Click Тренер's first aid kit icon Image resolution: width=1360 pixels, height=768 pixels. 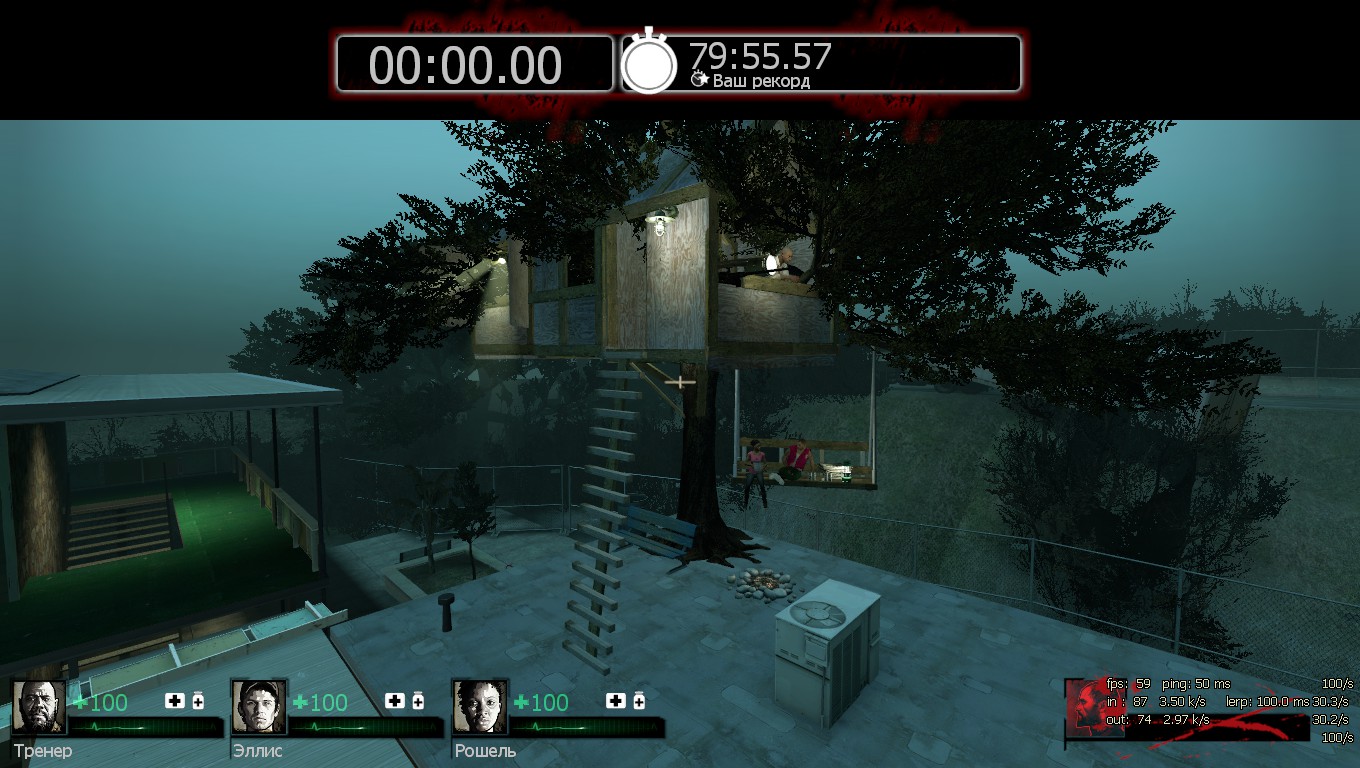[175, 701]
